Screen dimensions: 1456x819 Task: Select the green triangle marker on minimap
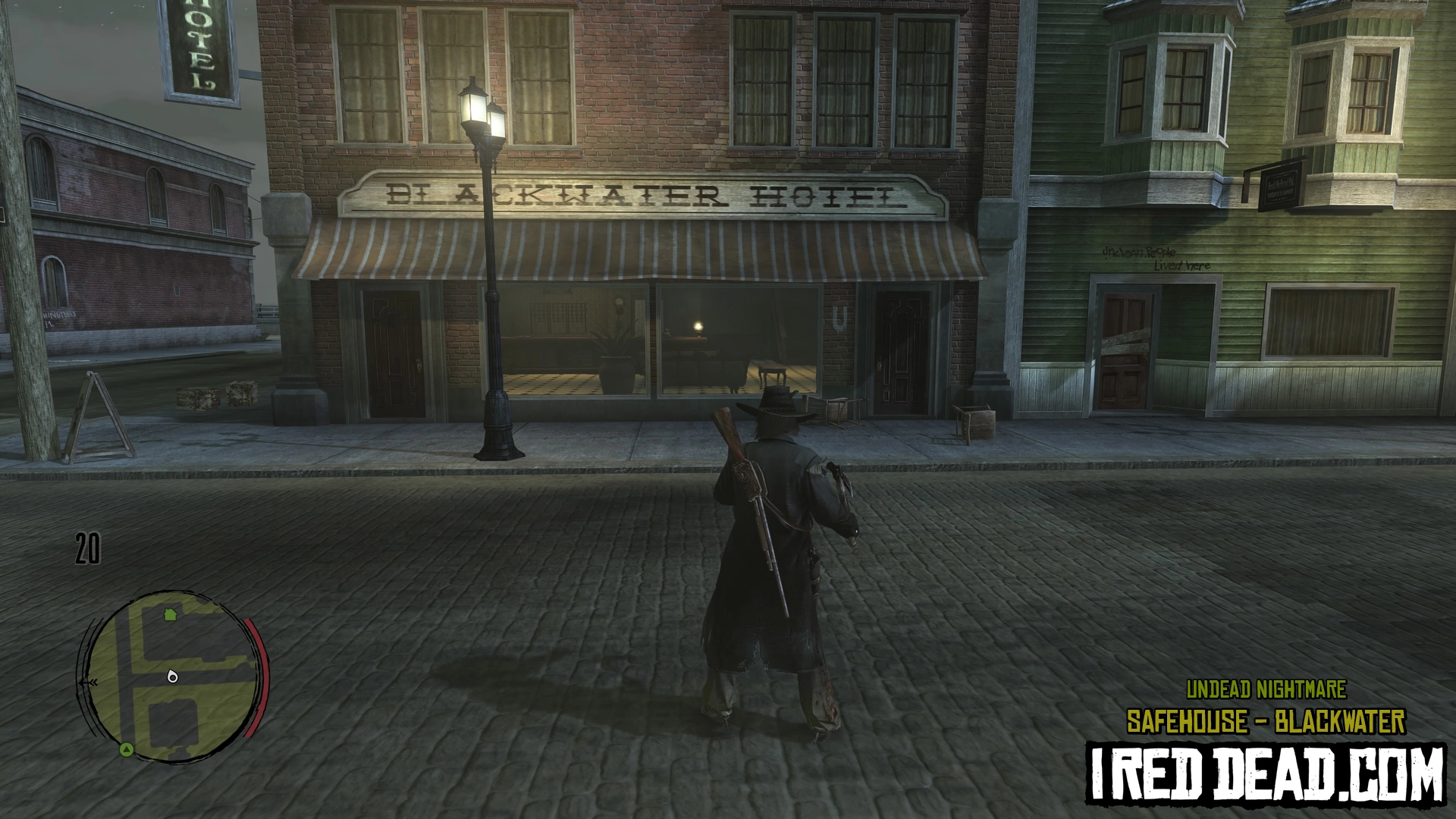[x=127, y=750]
